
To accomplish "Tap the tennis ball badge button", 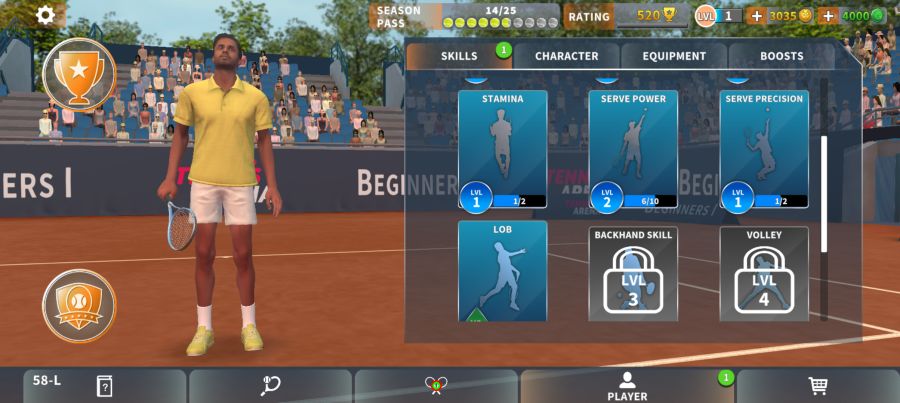I will 78,305.
